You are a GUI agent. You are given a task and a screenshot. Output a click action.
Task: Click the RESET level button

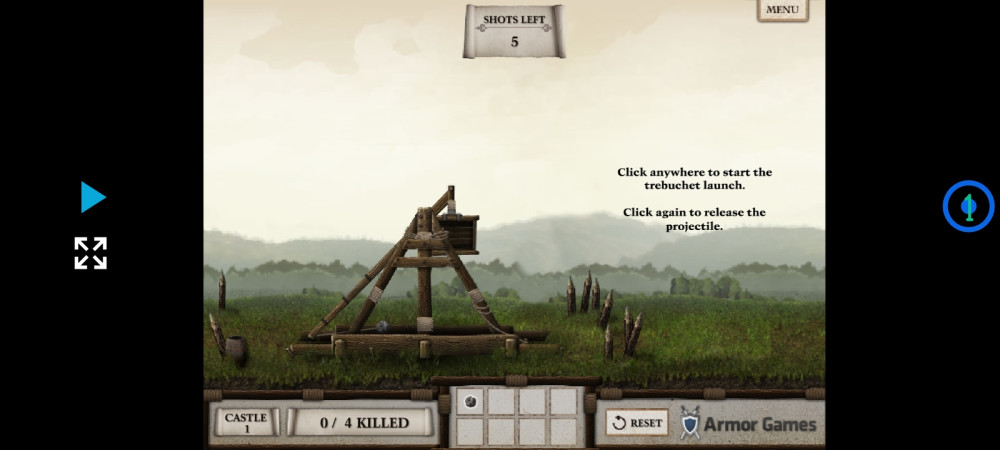click(x=637, y=423)
